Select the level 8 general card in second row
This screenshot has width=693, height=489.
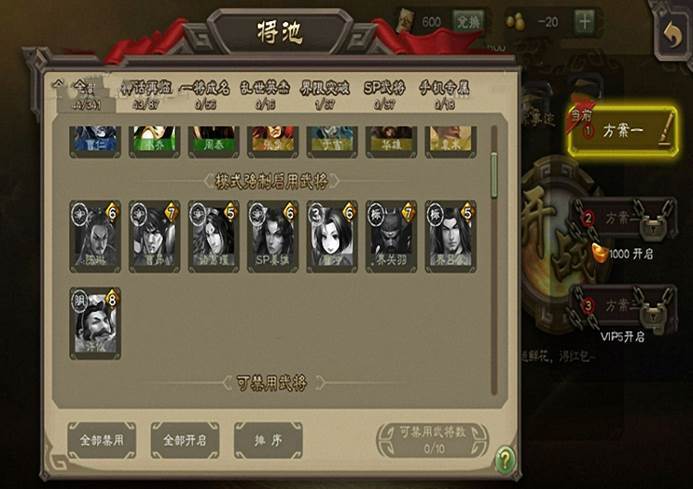95,322
